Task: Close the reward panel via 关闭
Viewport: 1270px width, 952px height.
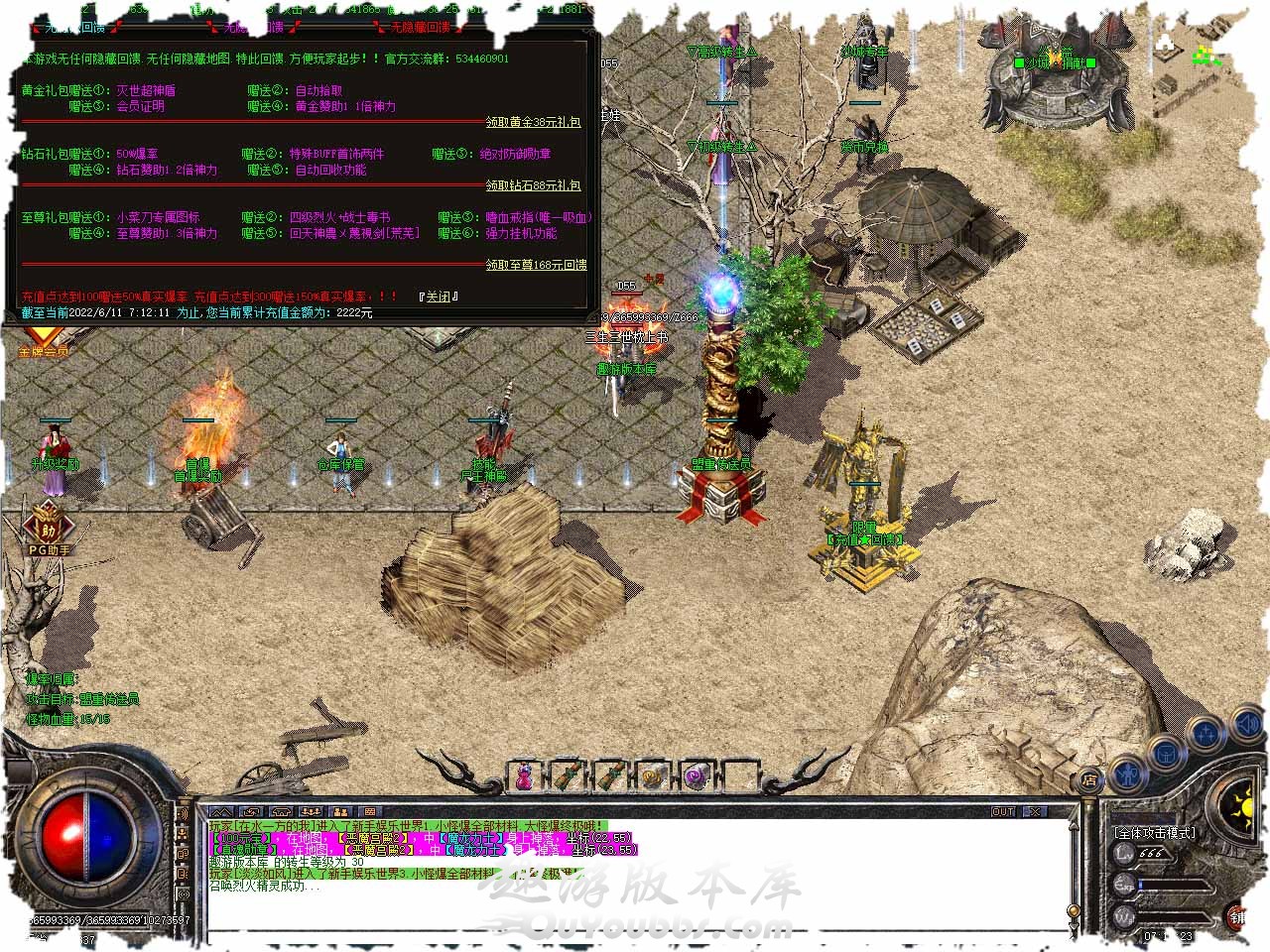Action: click(438, 297)
